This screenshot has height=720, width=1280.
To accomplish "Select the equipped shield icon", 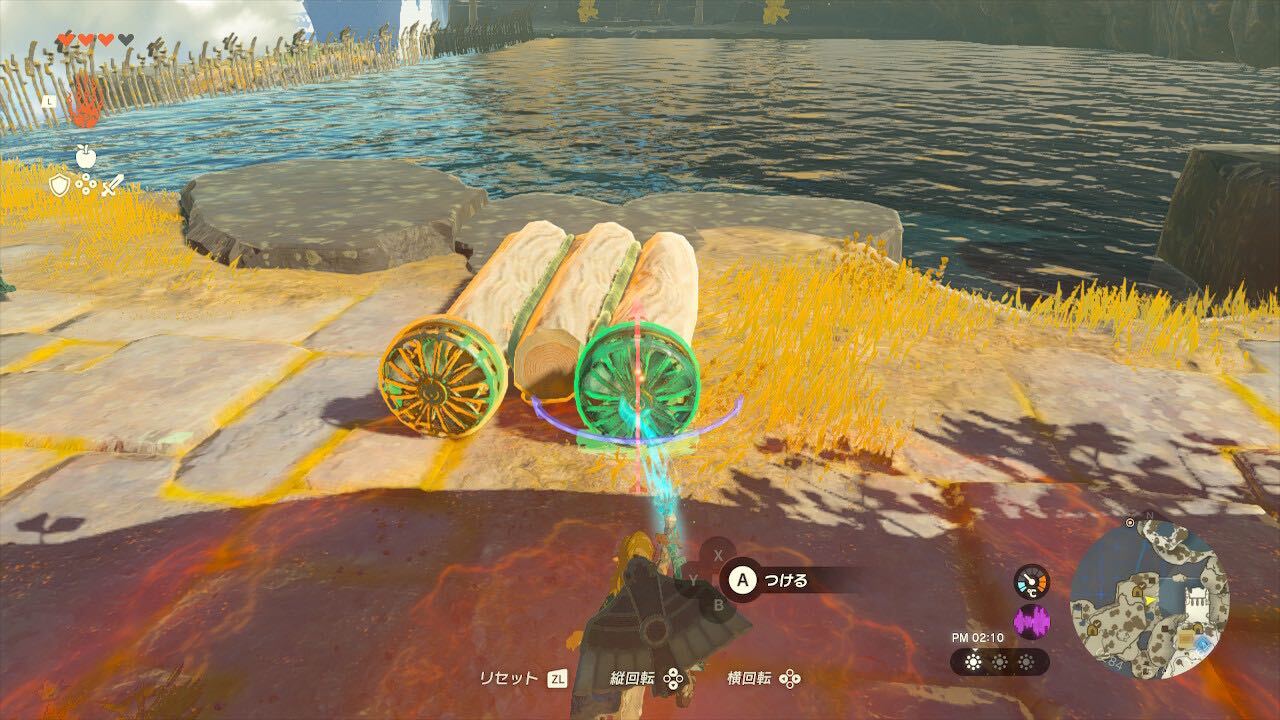I will tap(59, 185).
